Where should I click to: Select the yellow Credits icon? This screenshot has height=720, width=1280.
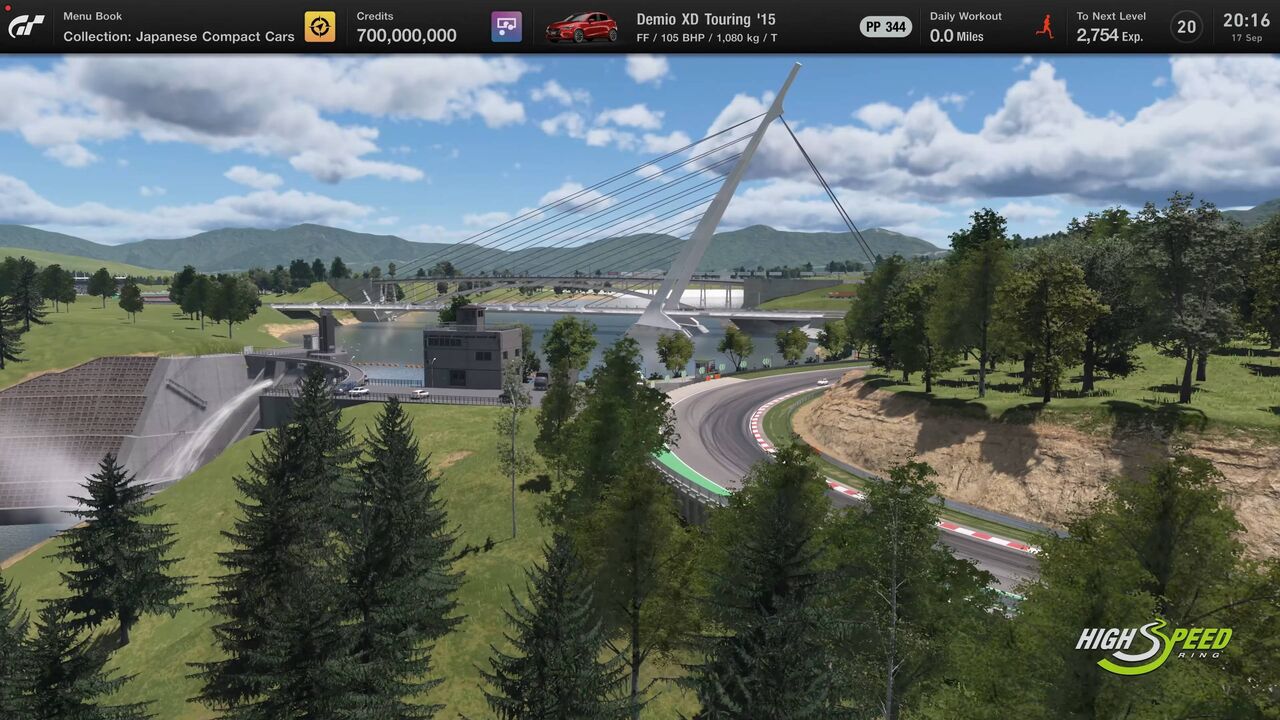click(320, 27)
